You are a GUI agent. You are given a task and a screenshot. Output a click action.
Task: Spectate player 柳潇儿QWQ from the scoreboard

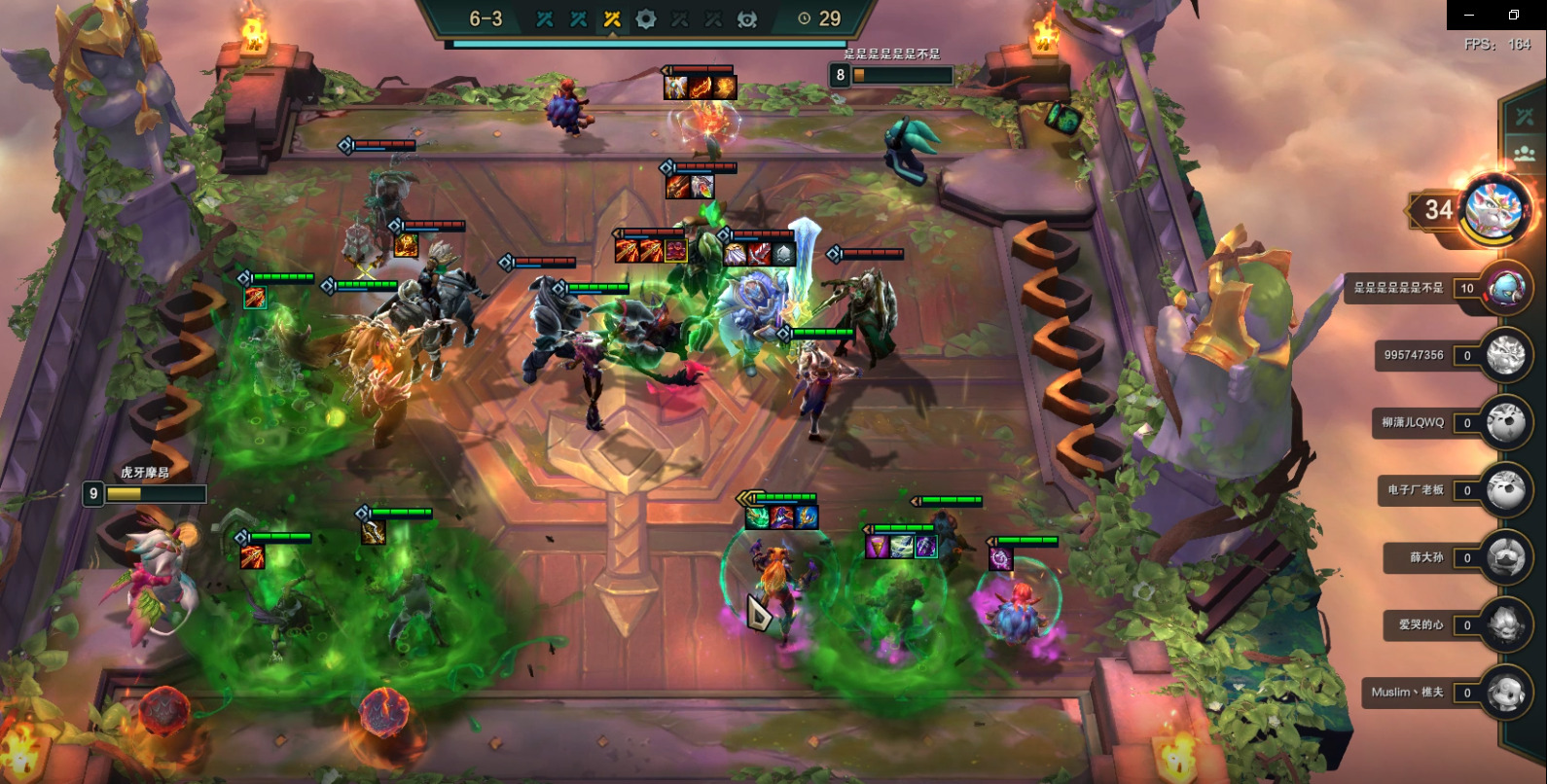click(1505, 423)
